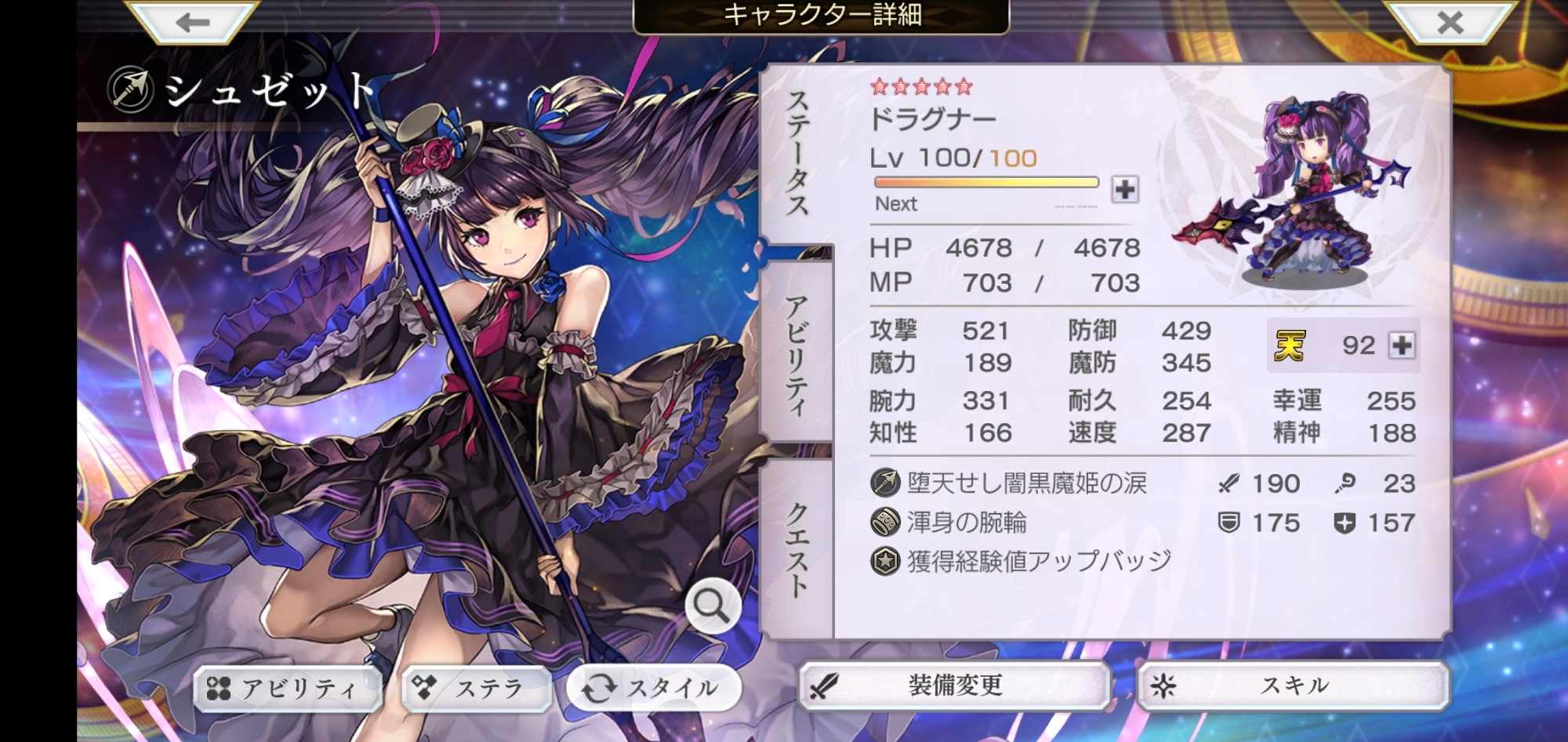Change the character スタイル
The height and width of the screenshot is (742, 1568).
tap(654, 689)
